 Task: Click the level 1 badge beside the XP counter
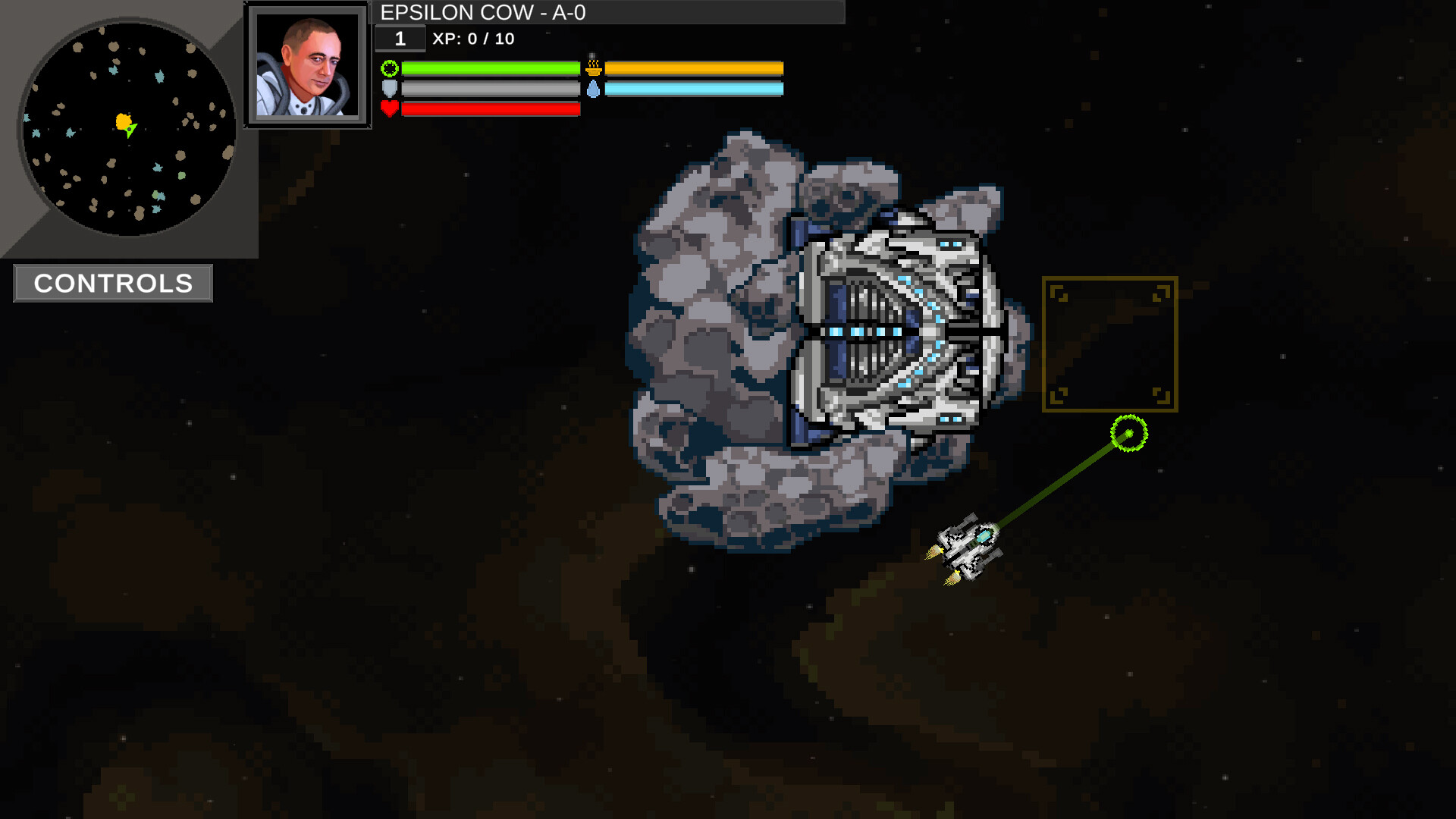400,39
